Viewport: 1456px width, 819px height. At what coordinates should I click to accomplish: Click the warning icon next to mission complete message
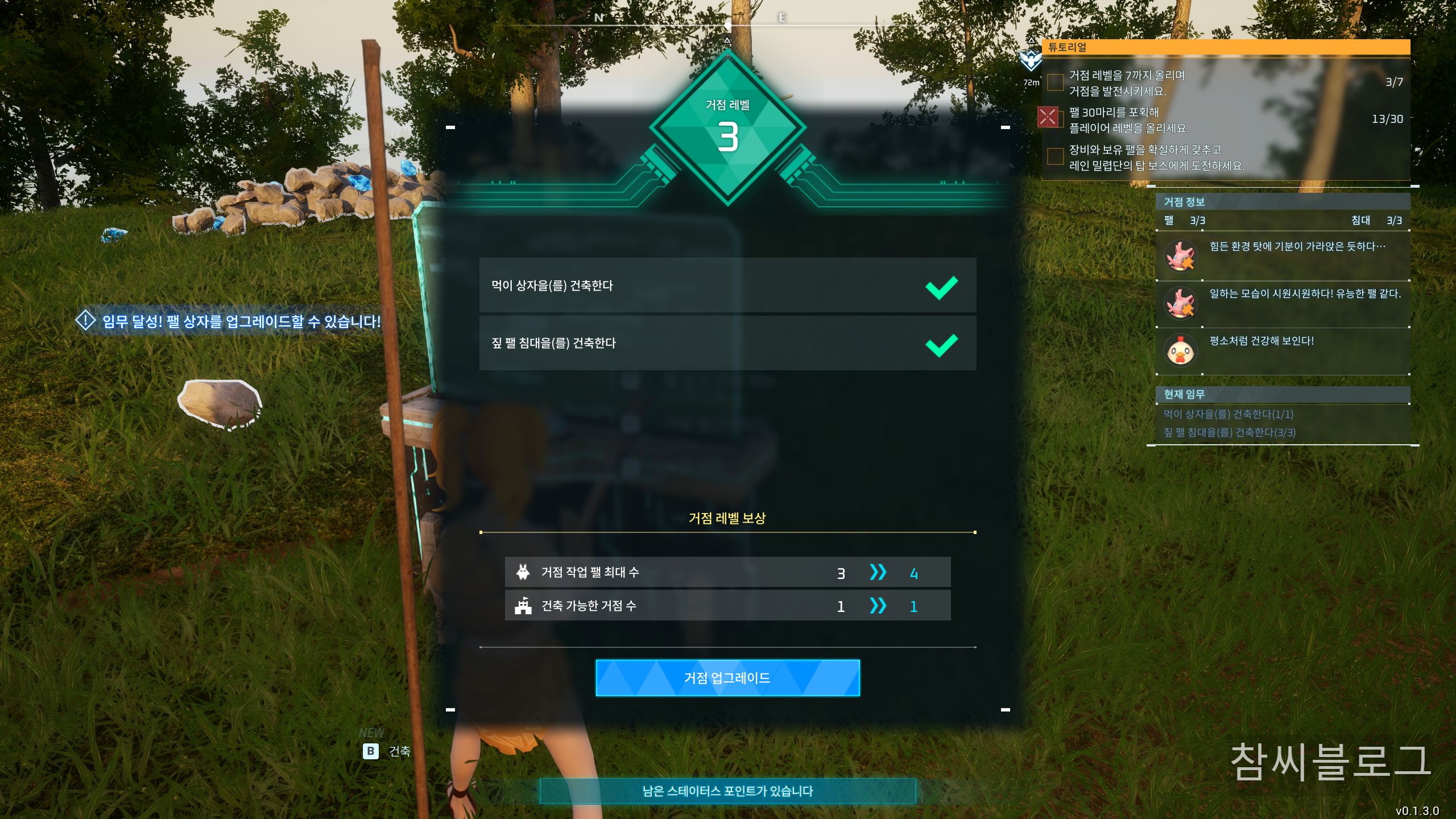pyautogui.click(x=84, y=321)
